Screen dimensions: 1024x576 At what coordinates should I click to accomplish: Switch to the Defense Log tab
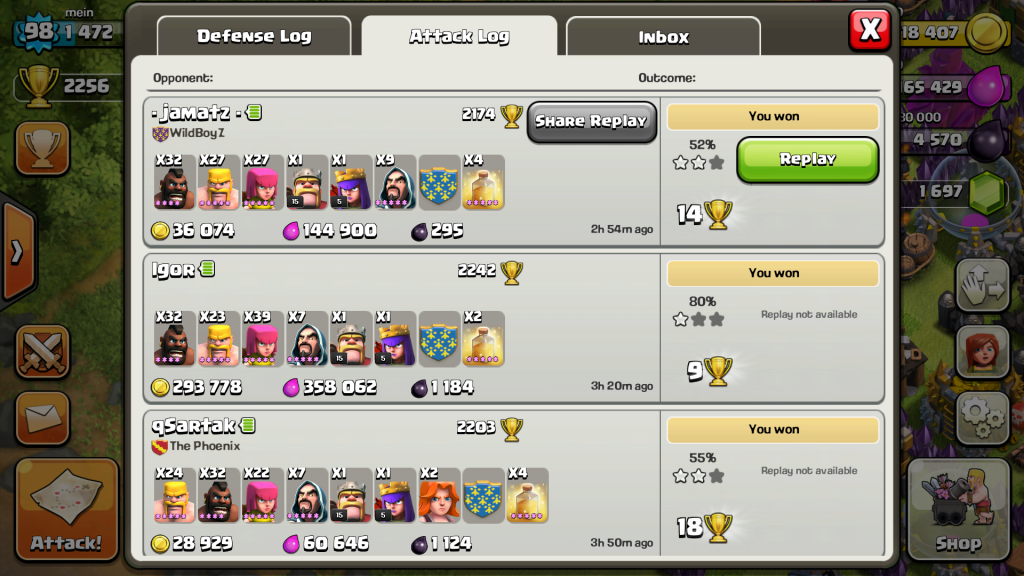pyautogui.click(x=254, y=37)
